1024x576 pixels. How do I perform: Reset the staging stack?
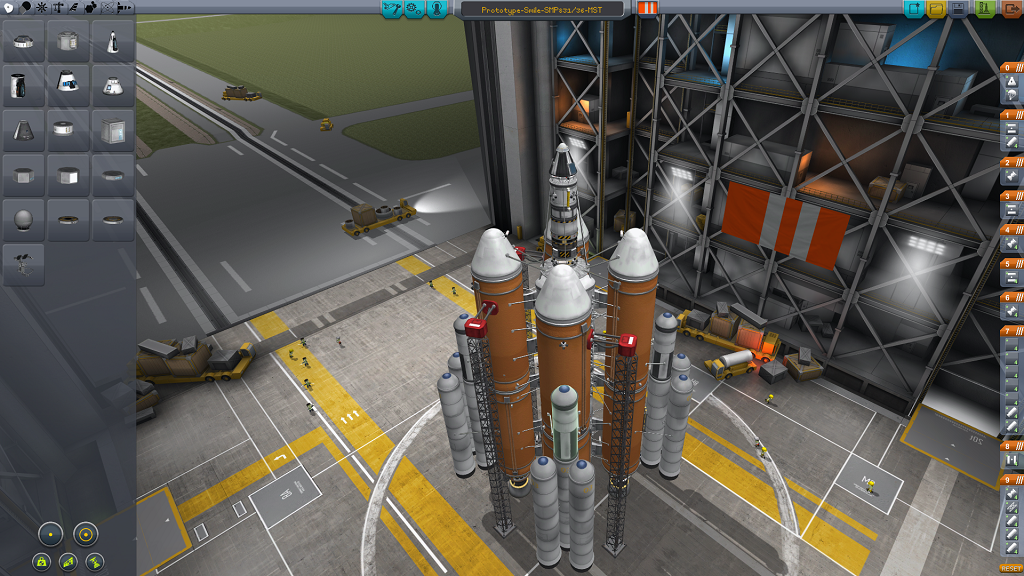pyautogui.click(x=1012, y=568)
